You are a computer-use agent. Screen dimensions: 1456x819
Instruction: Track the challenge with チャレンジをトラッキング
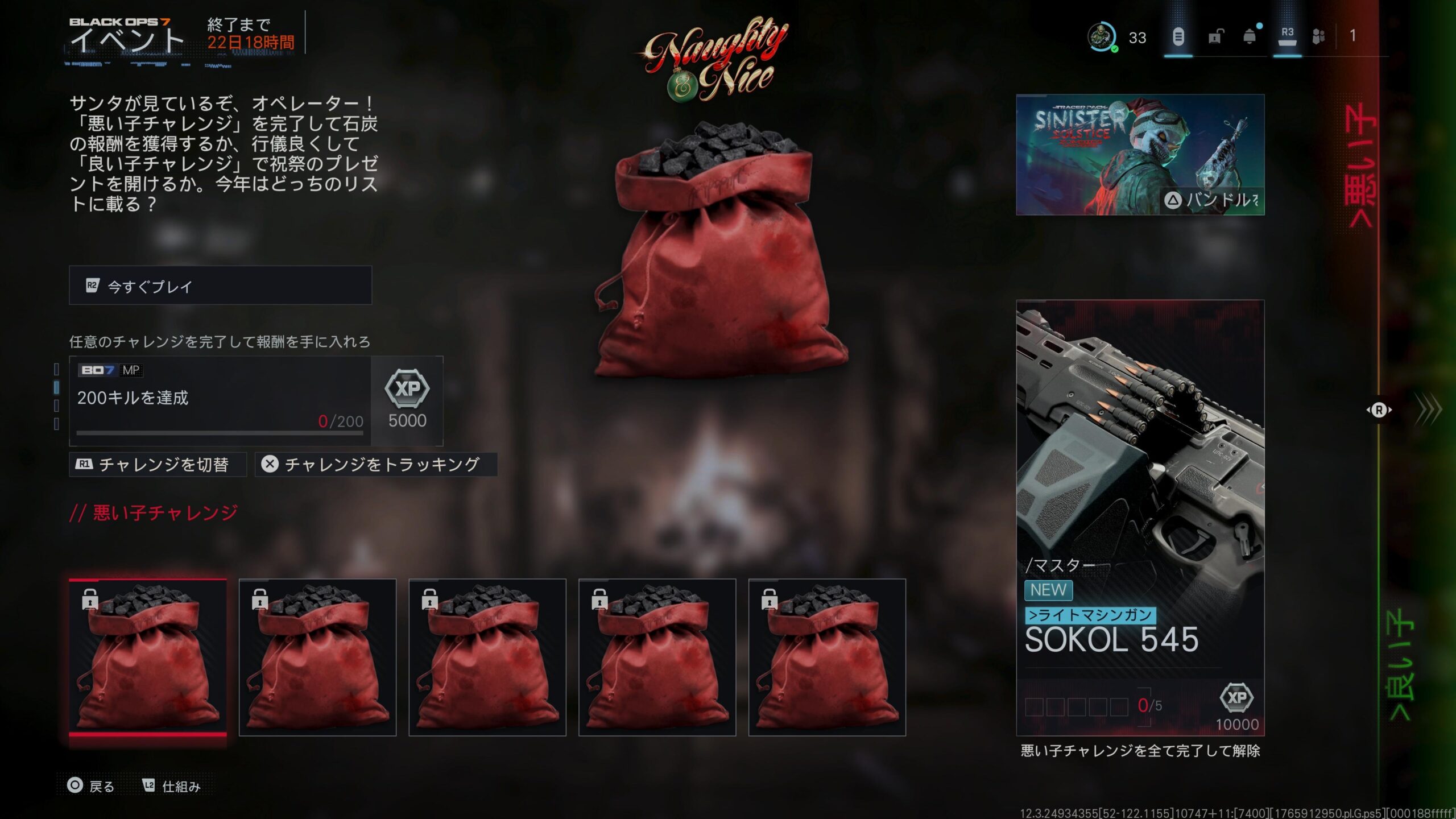375,465
